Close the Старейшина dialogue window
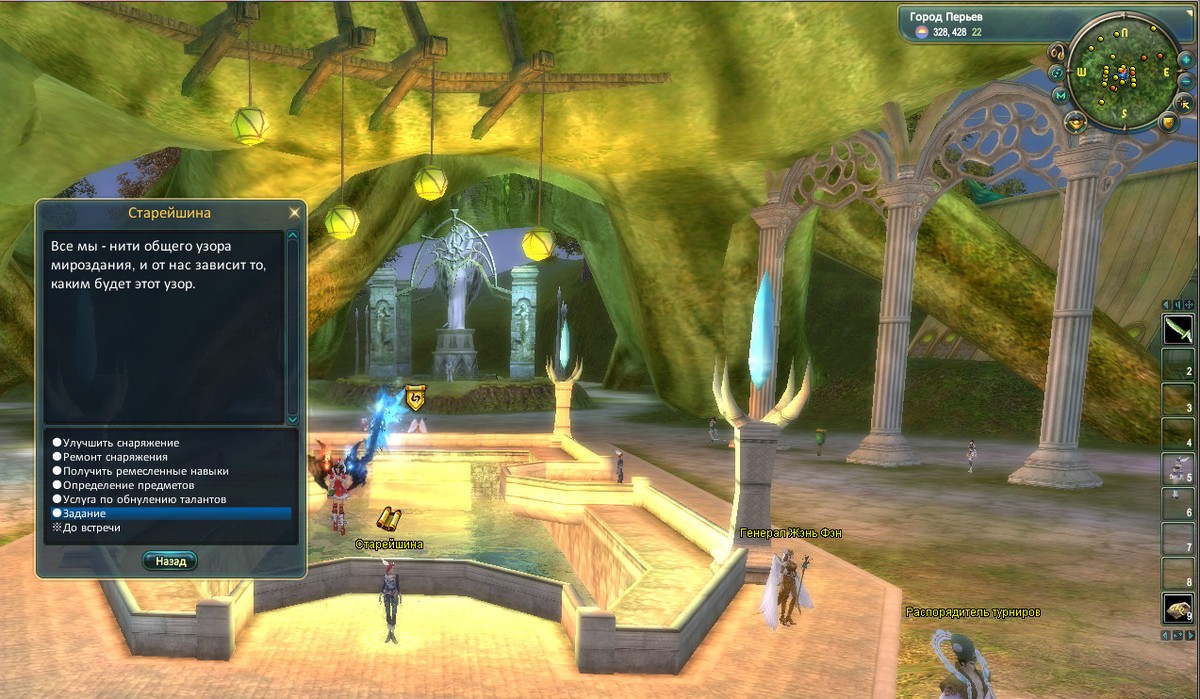 pyautogui.click(x=293, y=213)
